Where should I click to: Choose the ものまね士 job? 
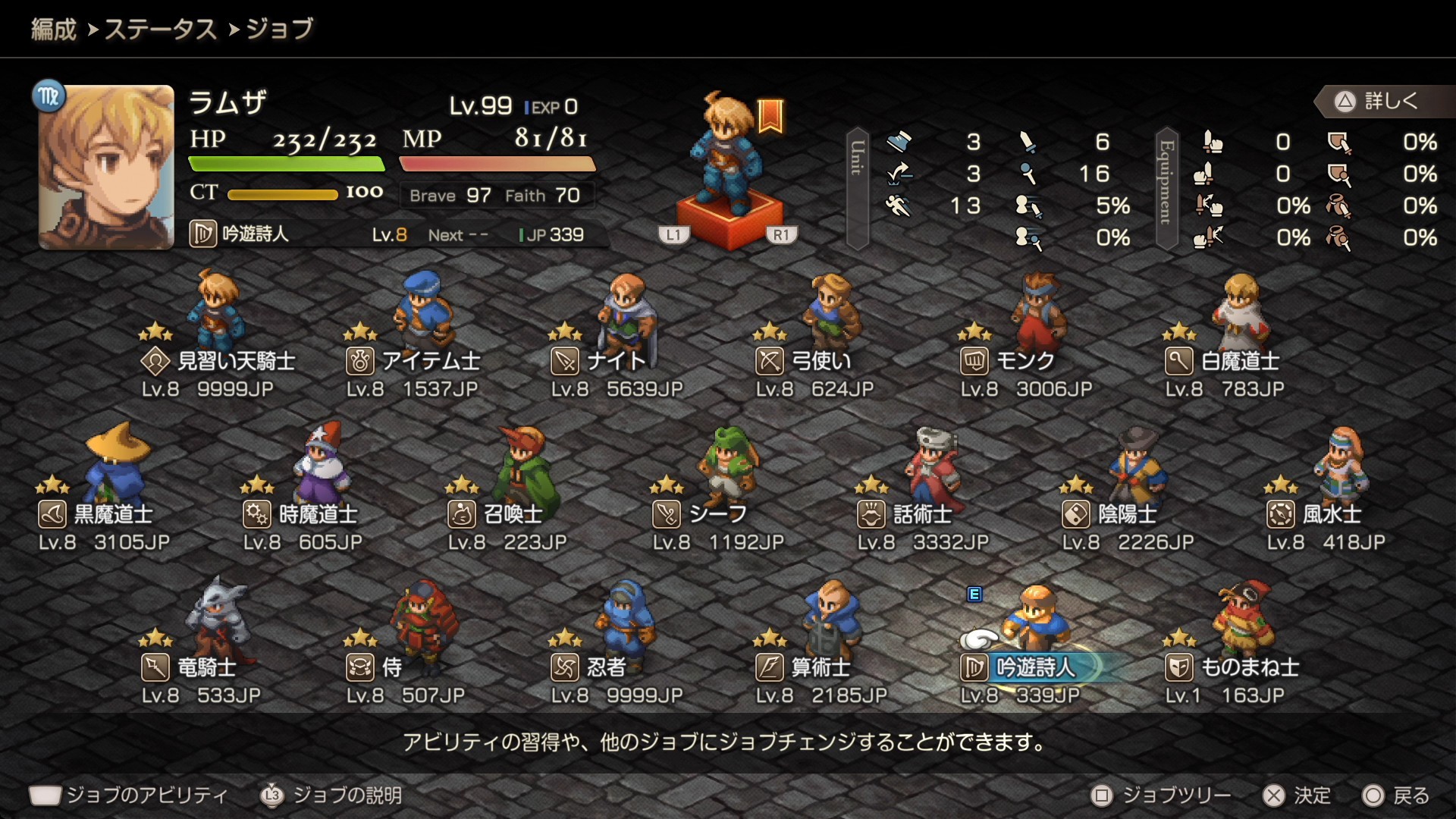1233,667
